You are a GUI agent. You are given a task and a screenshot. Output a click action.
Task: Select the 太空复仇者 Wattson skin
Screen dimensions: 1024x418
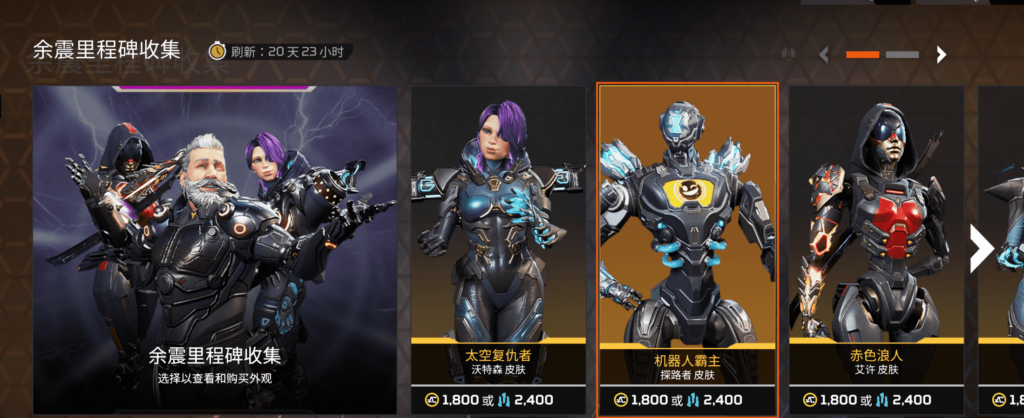[498, 250]
